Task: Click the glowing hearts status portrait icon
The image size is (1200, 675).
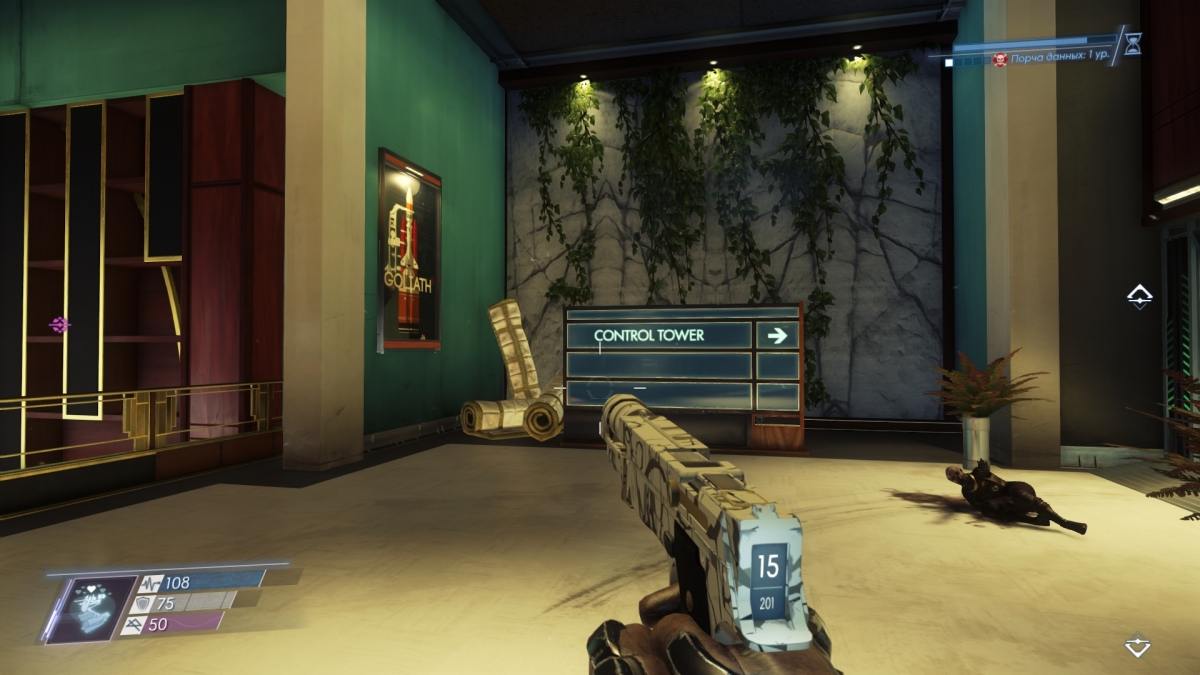Action: (x=92, y=609)
